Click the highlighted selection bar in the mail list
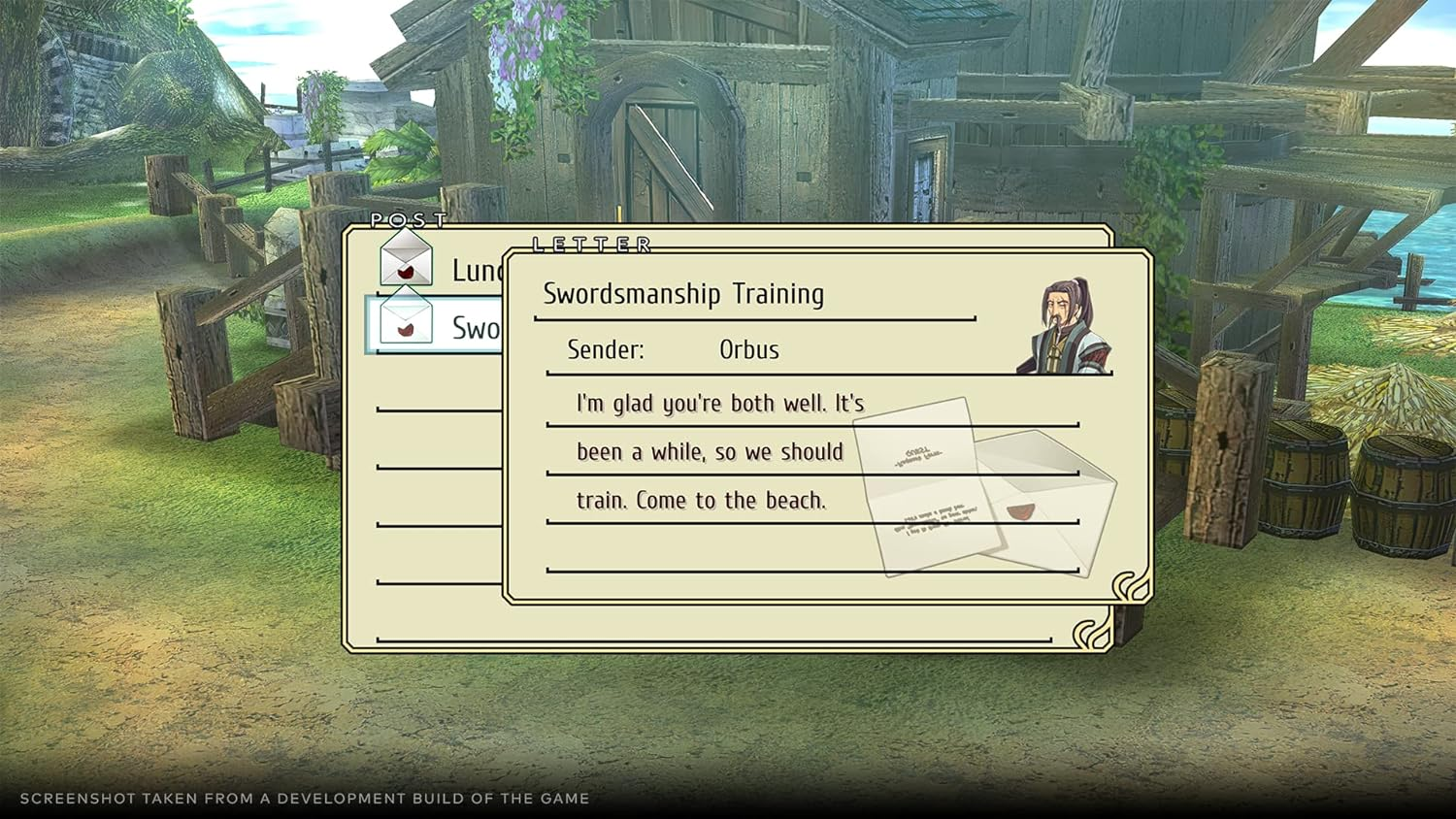This screenshot has height=819, width=1456. 434,327
